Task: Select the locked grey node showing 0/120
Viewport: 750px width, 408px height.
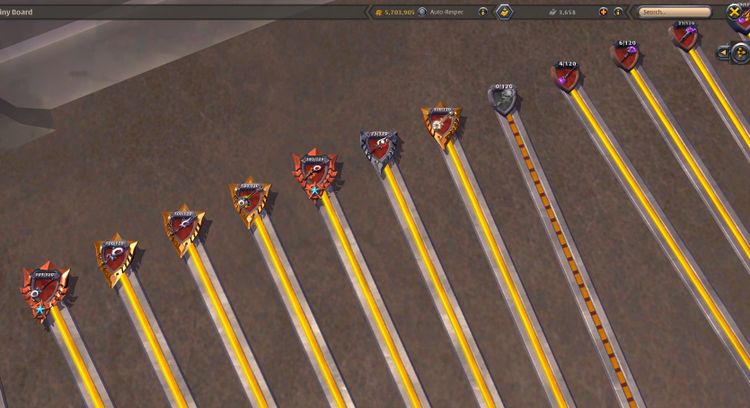Action: pyautogui.click(x=502, y=99)
